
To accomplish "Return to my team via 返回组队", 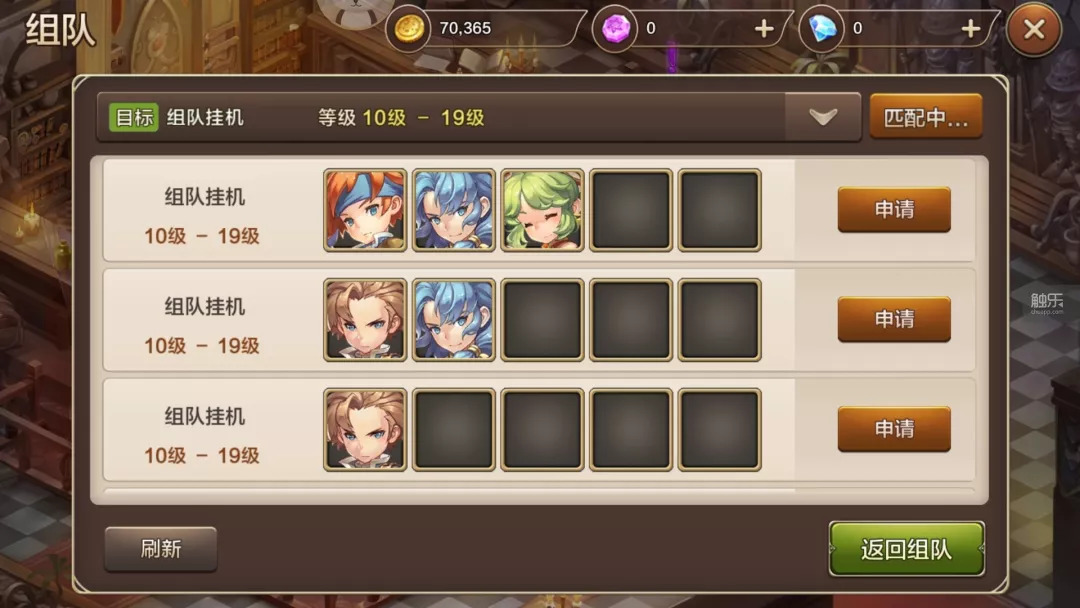I will [906, 549].
